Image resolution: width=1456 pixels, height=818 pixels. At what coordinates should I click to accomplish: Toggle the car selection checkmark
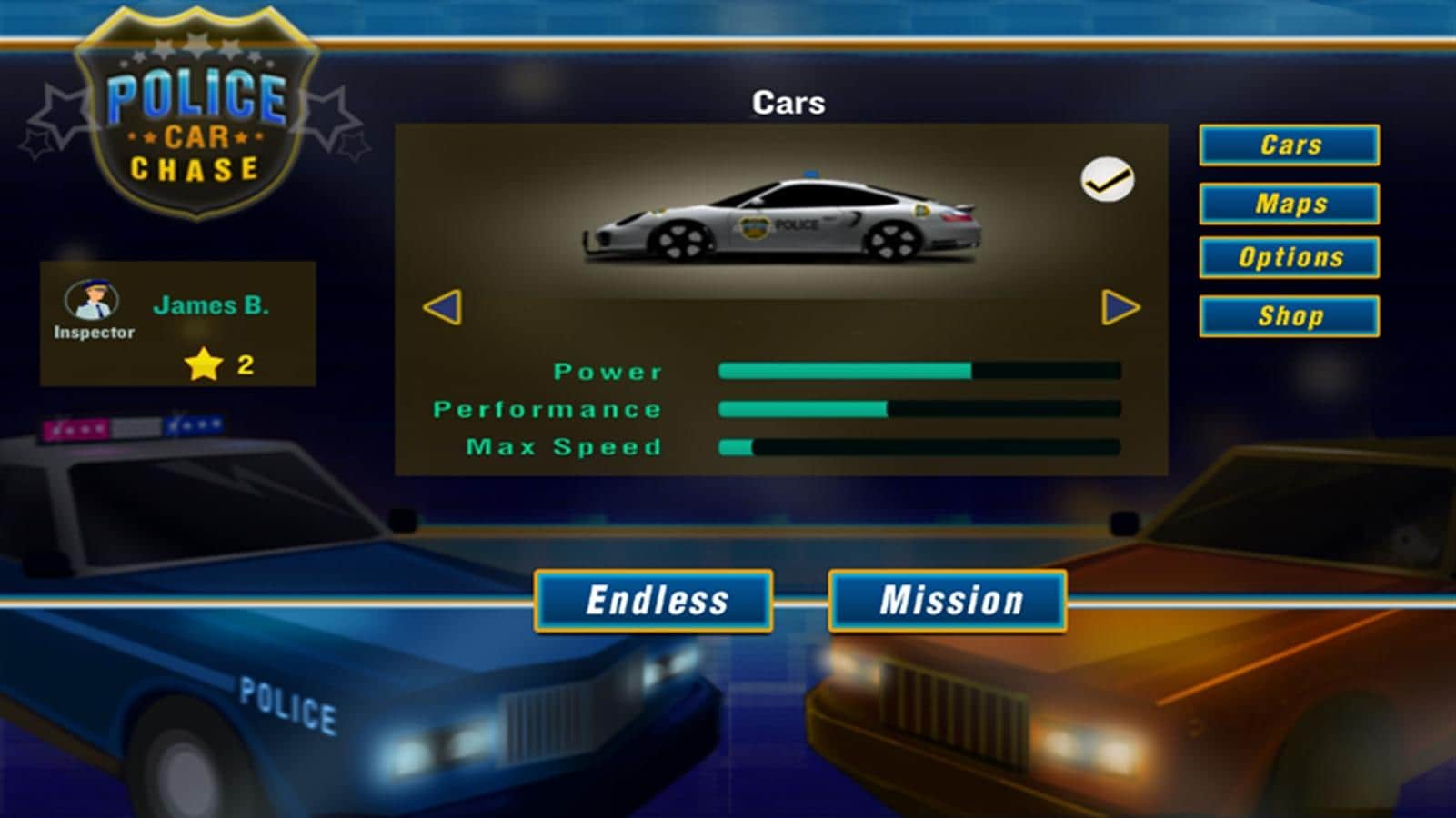pos(1107,179)
